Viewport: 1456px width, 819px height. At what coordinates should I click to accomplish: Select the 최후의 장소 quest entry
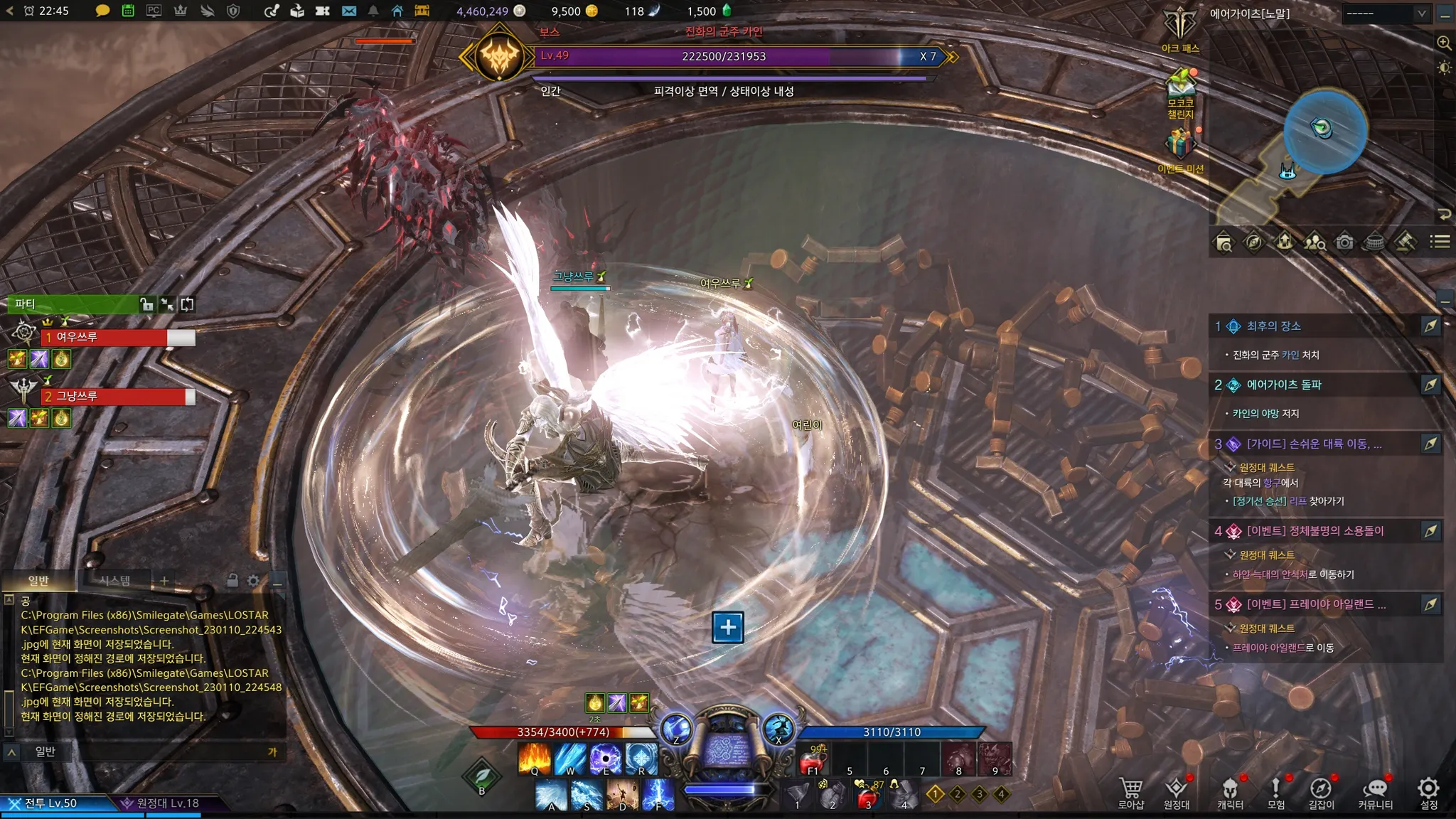(1273, 326)
